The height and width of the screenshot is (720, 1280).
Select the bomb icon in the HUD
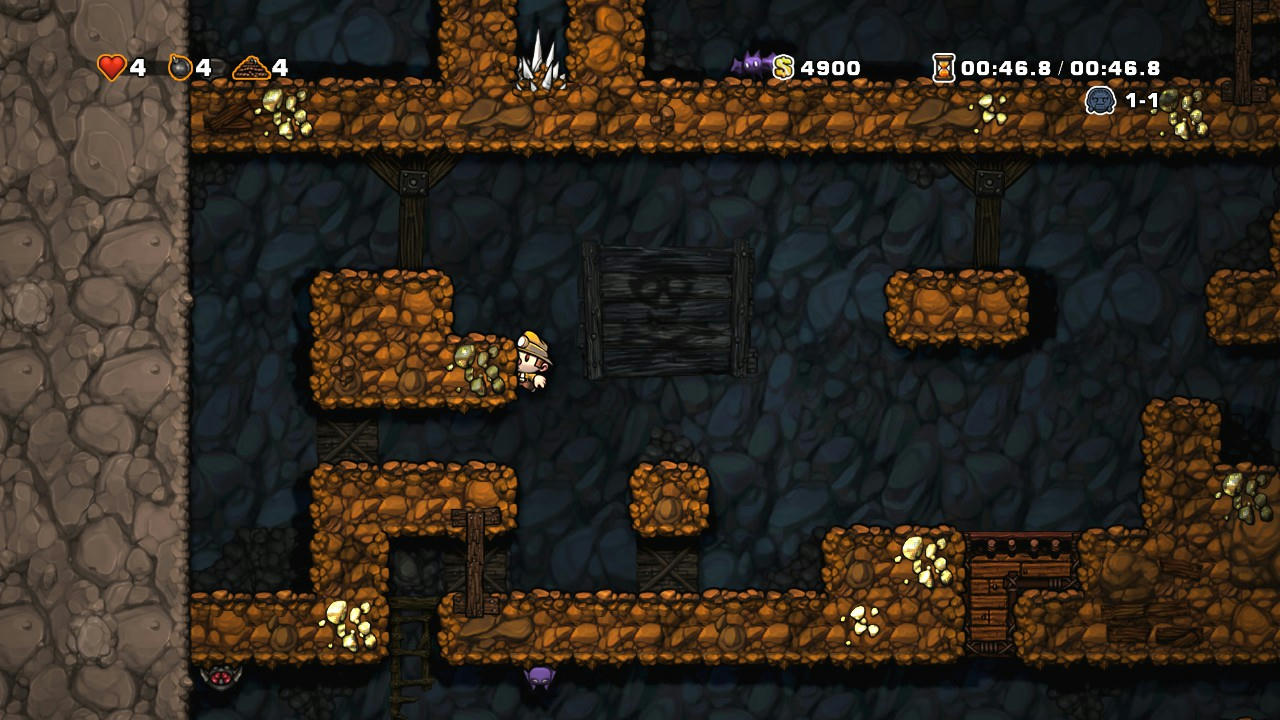(180, 67)
